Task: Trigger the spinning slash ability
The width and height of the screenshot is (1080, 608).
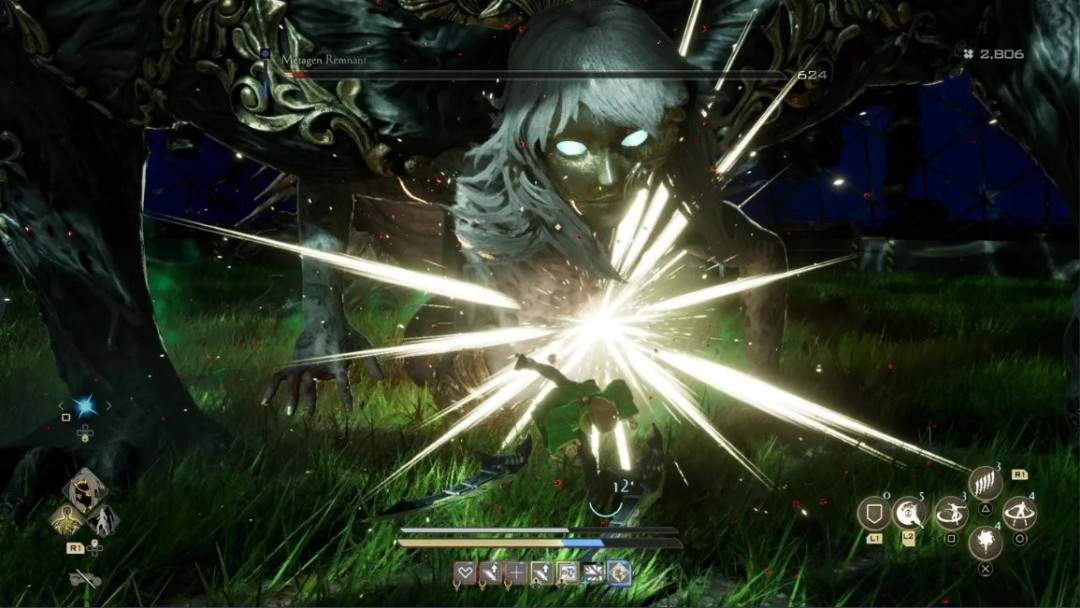Action: pos(950,514)
